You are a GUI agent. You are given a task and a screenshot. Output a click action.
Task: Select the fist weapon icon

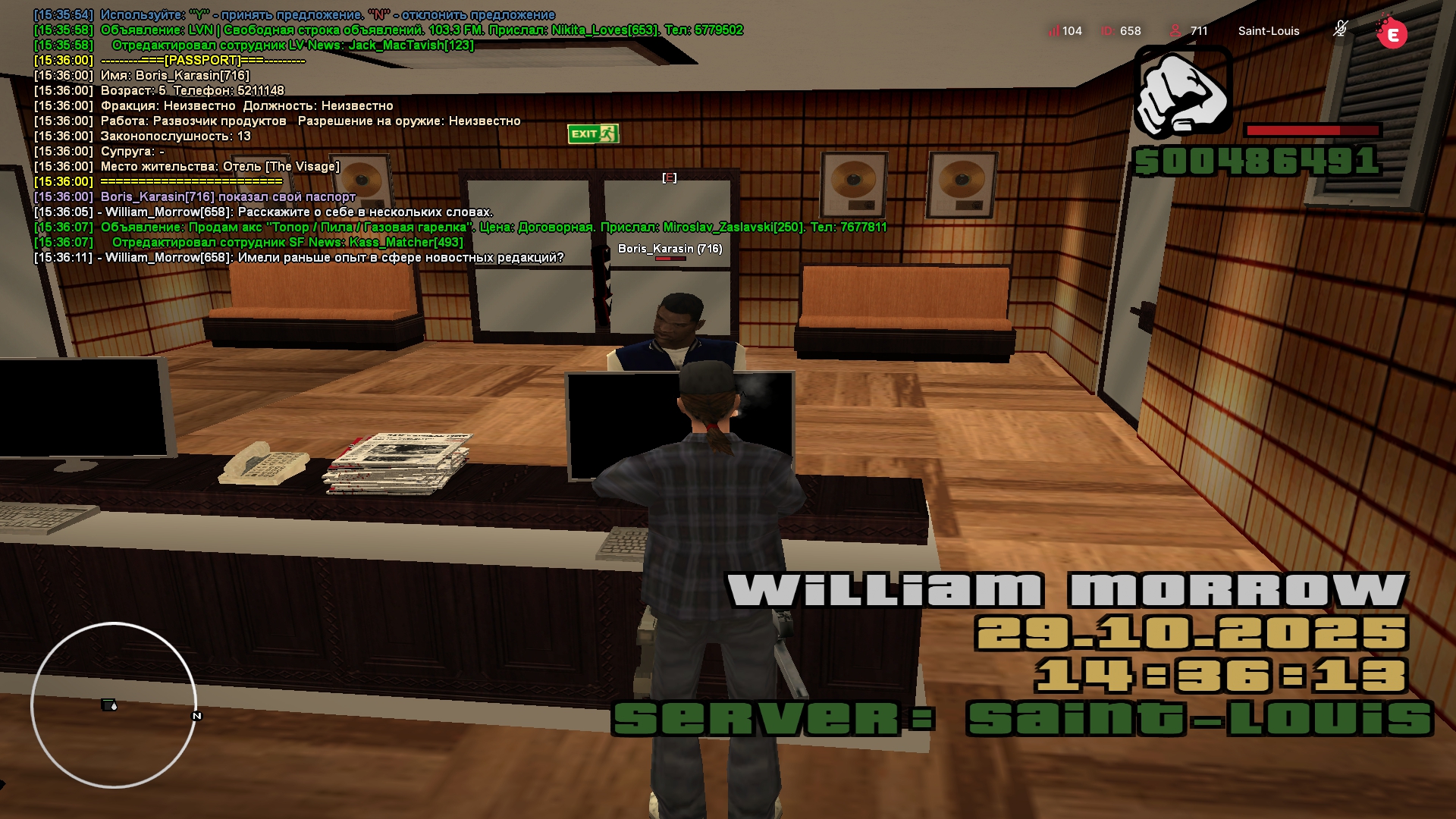(1182, 93)
